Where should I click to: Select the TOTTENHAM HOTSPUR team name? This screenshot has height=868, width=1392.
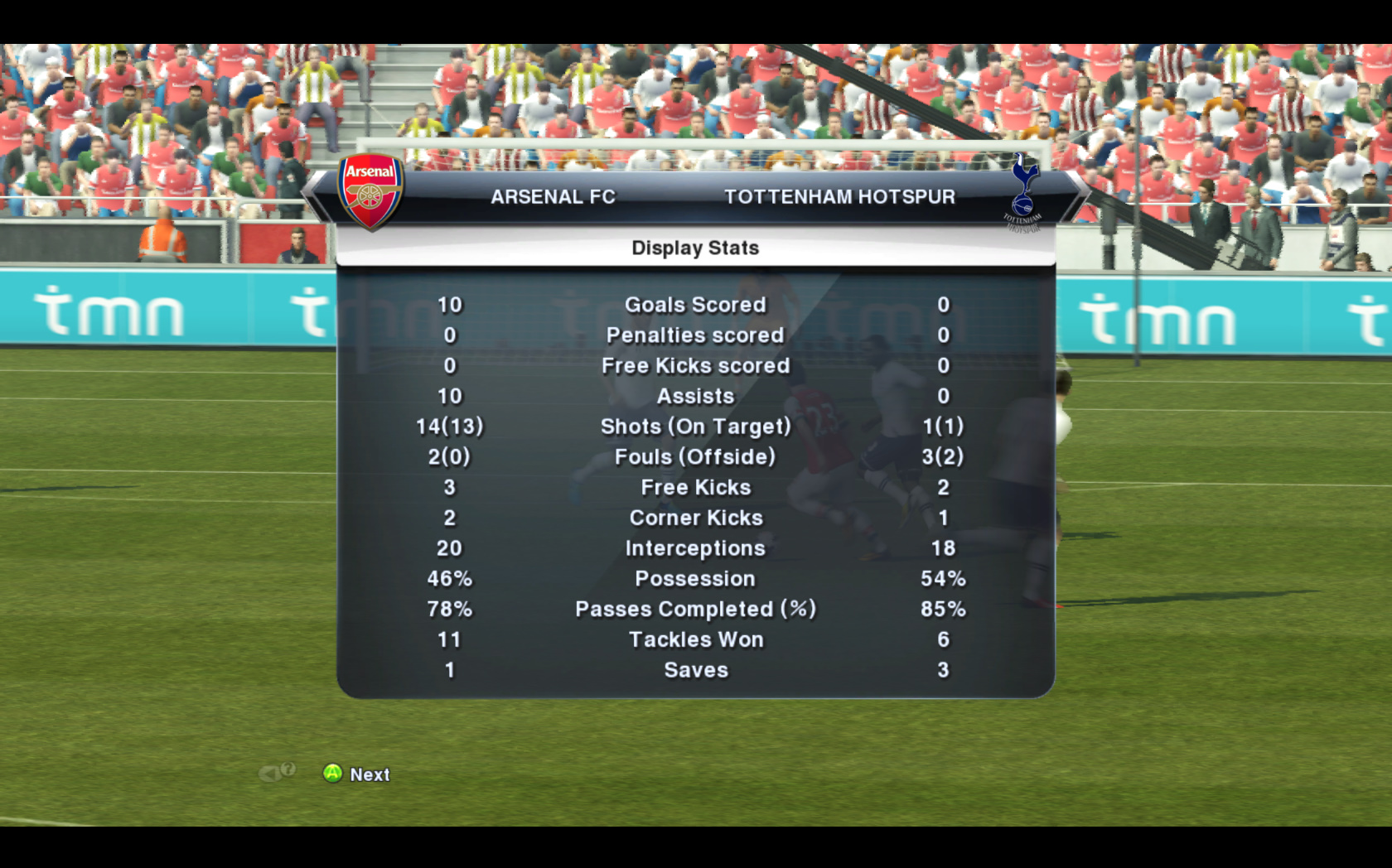839,196
